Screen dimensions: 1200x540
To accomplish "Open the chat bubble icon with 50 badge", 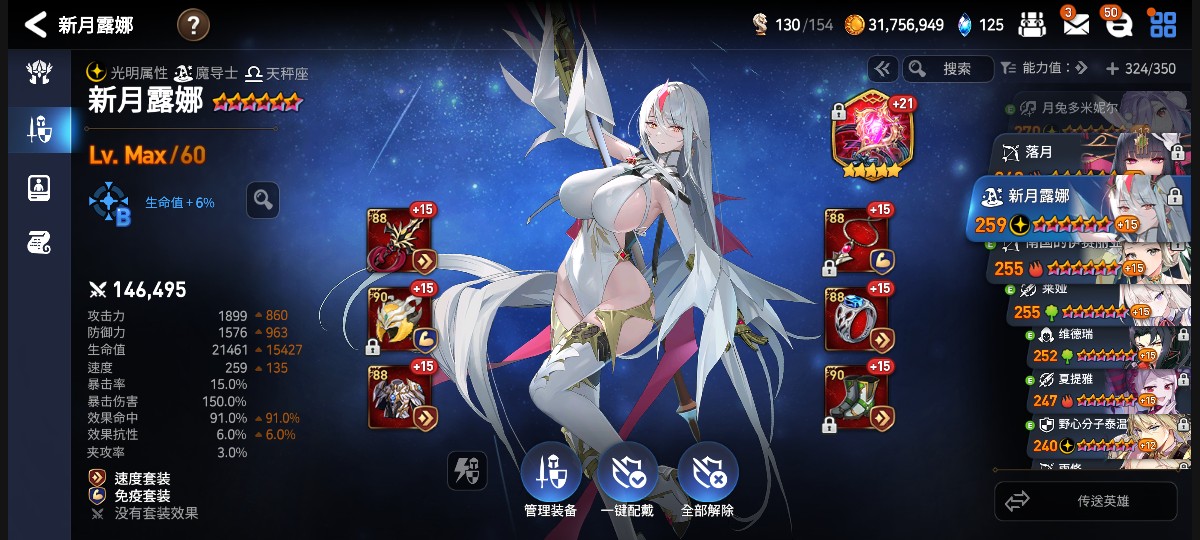I will (x=1120, y=24).
